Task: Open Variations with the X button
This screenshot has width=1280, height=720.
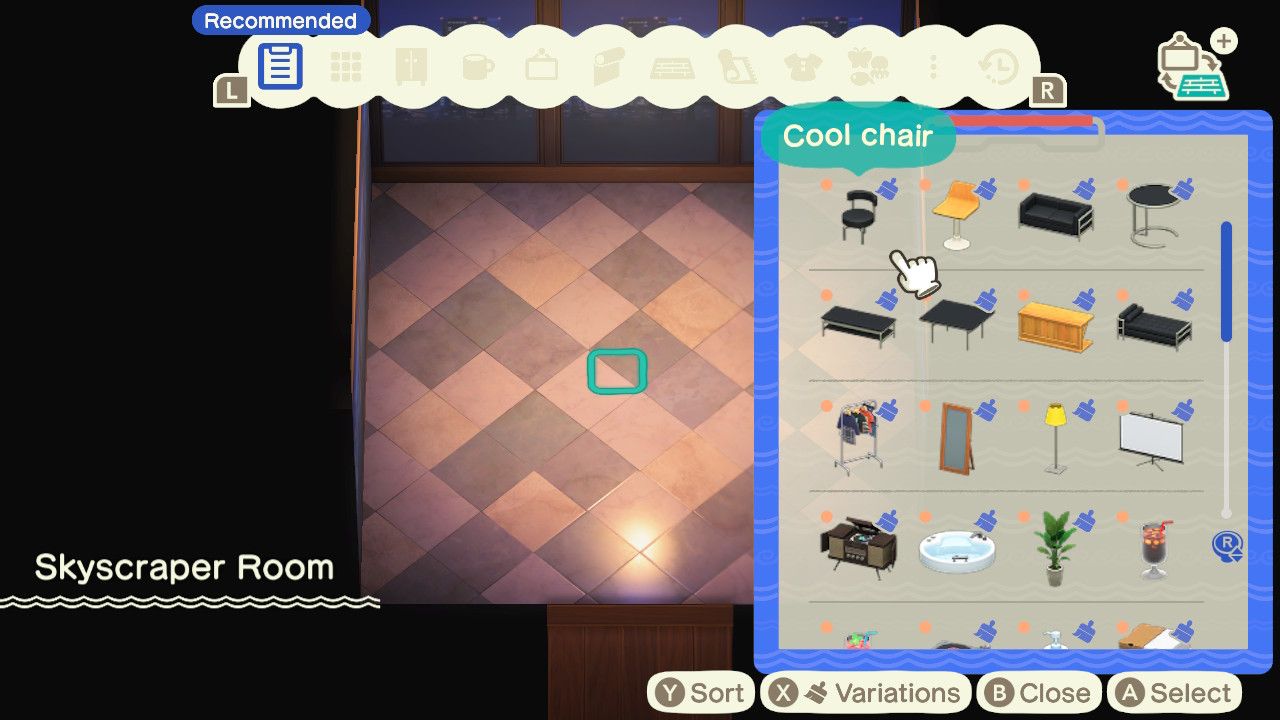Action: click(866, 691)
